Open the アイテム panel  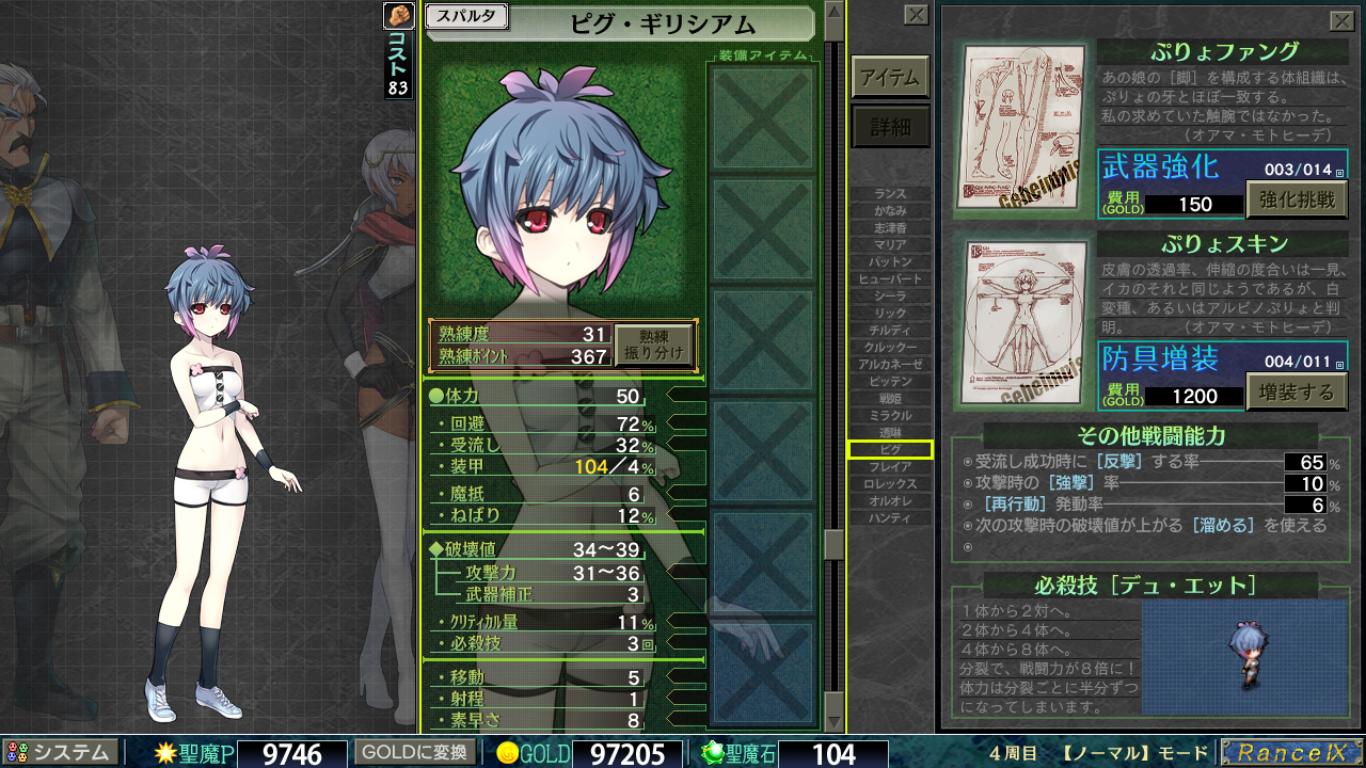click(888, 77)
